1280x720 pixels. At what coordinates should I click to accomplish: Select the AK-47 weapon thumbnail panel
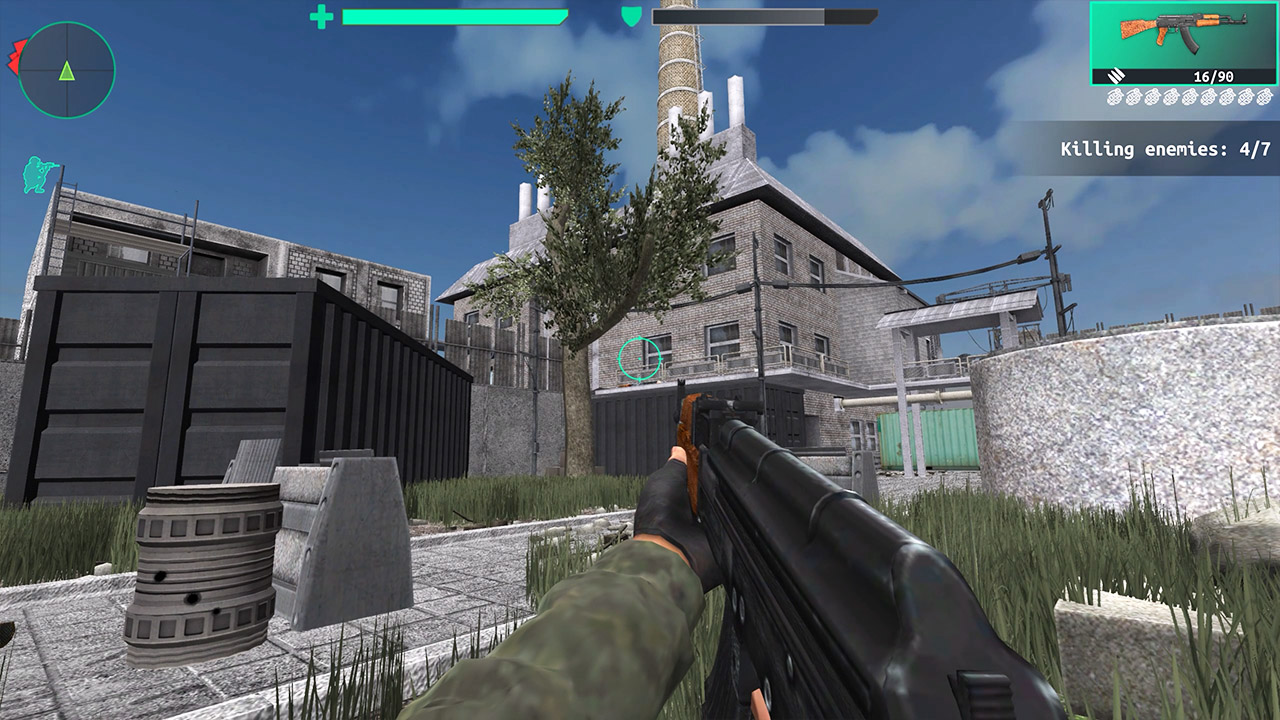(x=1182, y=42)
